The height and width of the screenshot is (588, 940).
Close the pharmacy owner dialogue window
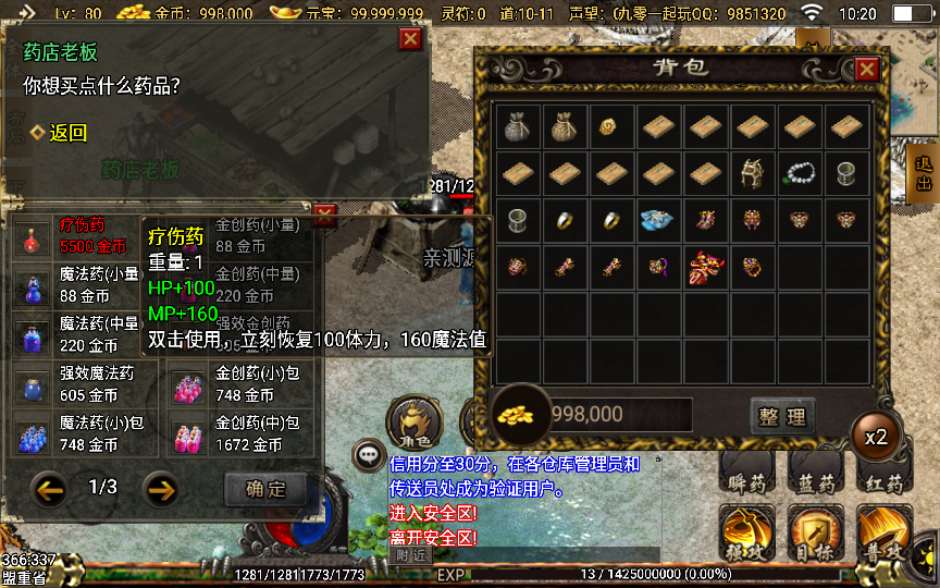coord(410,39)
